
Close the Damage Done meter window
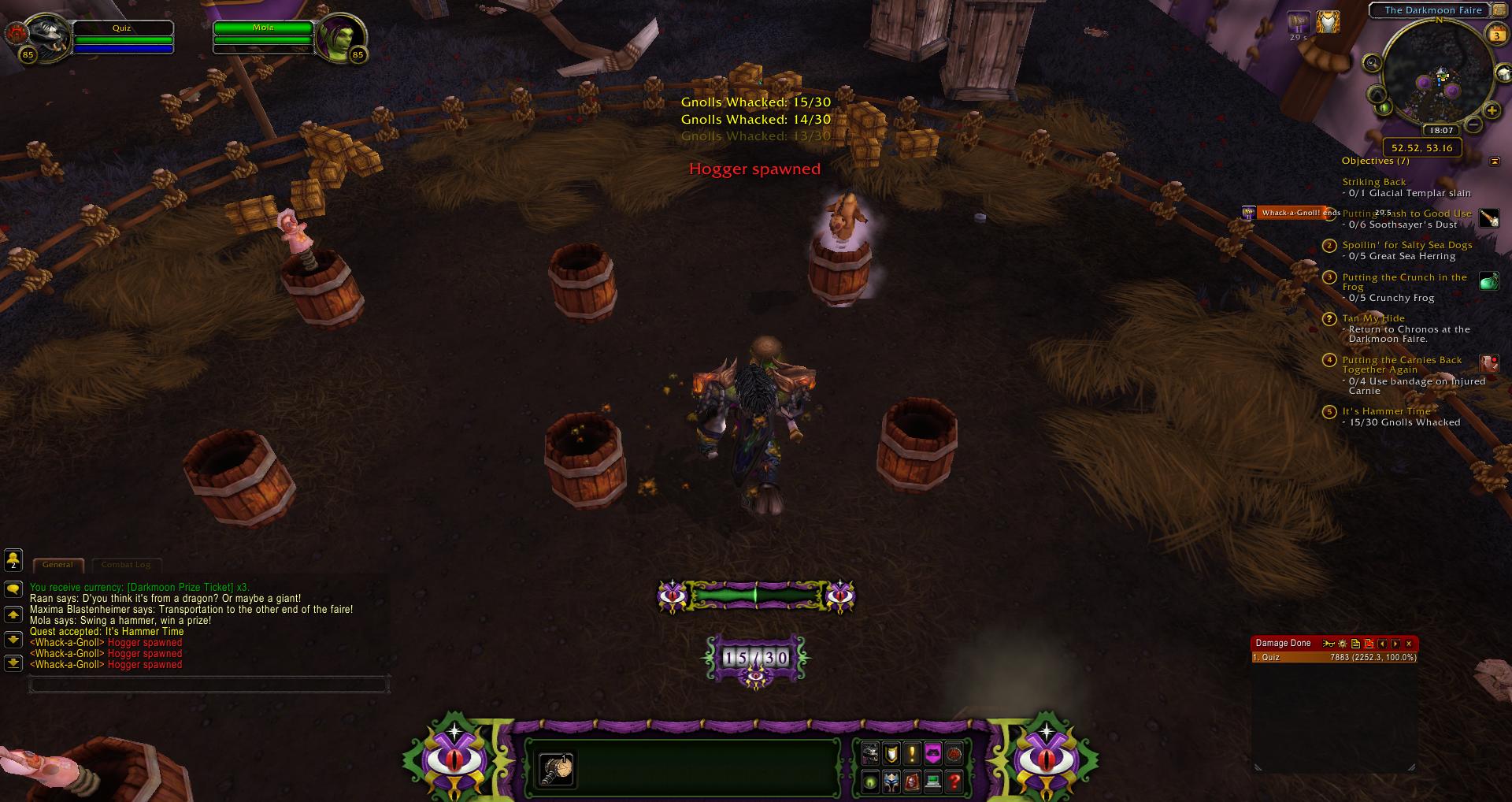1409,644
